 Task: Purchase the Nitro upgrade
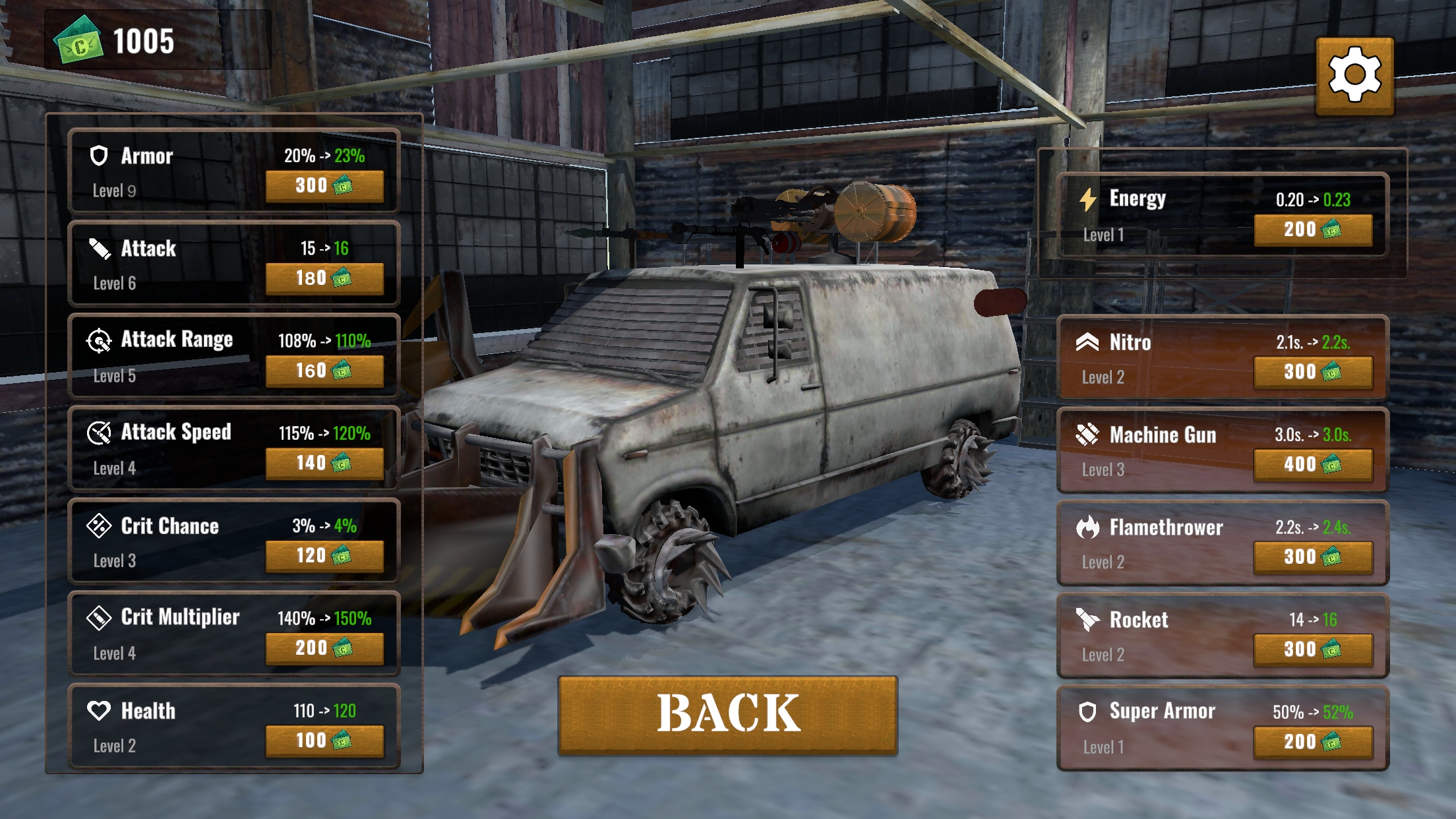[1312, 372]
